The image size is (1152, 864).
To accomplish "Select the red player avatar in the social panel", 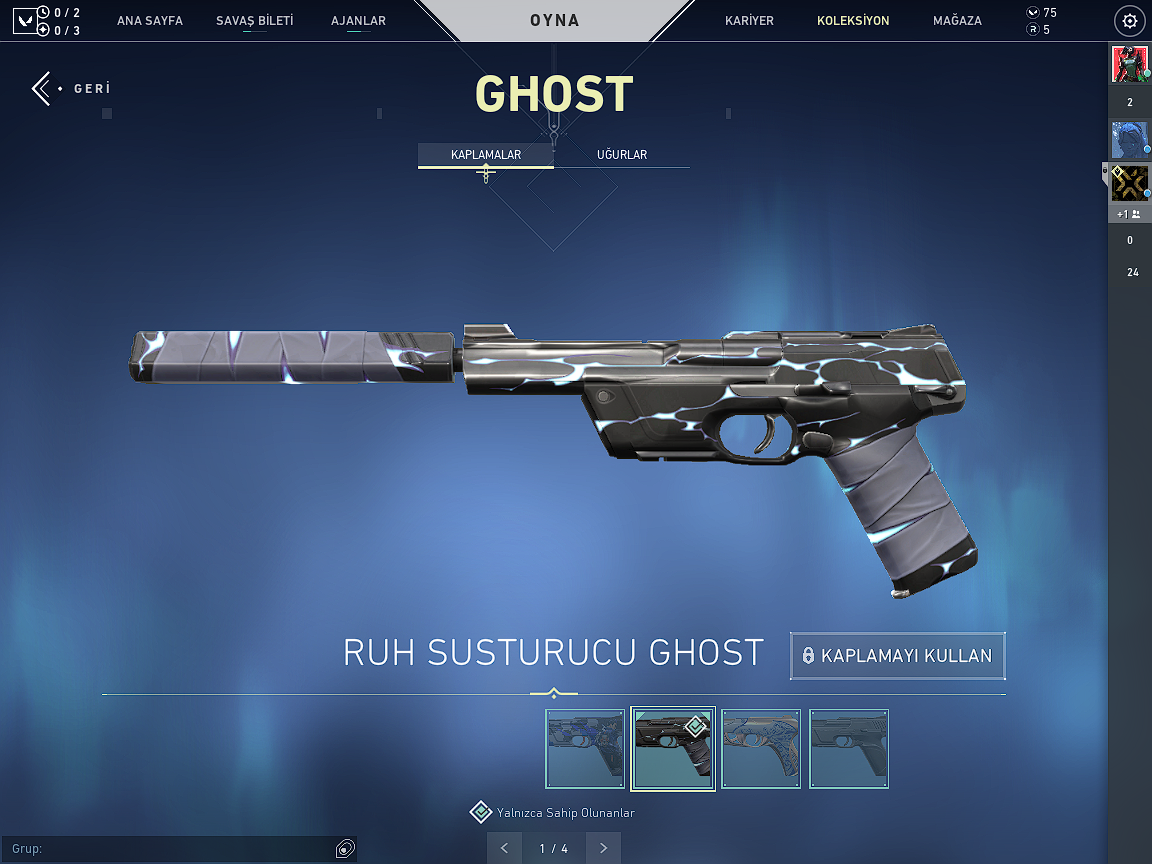I will [1129, 65].
